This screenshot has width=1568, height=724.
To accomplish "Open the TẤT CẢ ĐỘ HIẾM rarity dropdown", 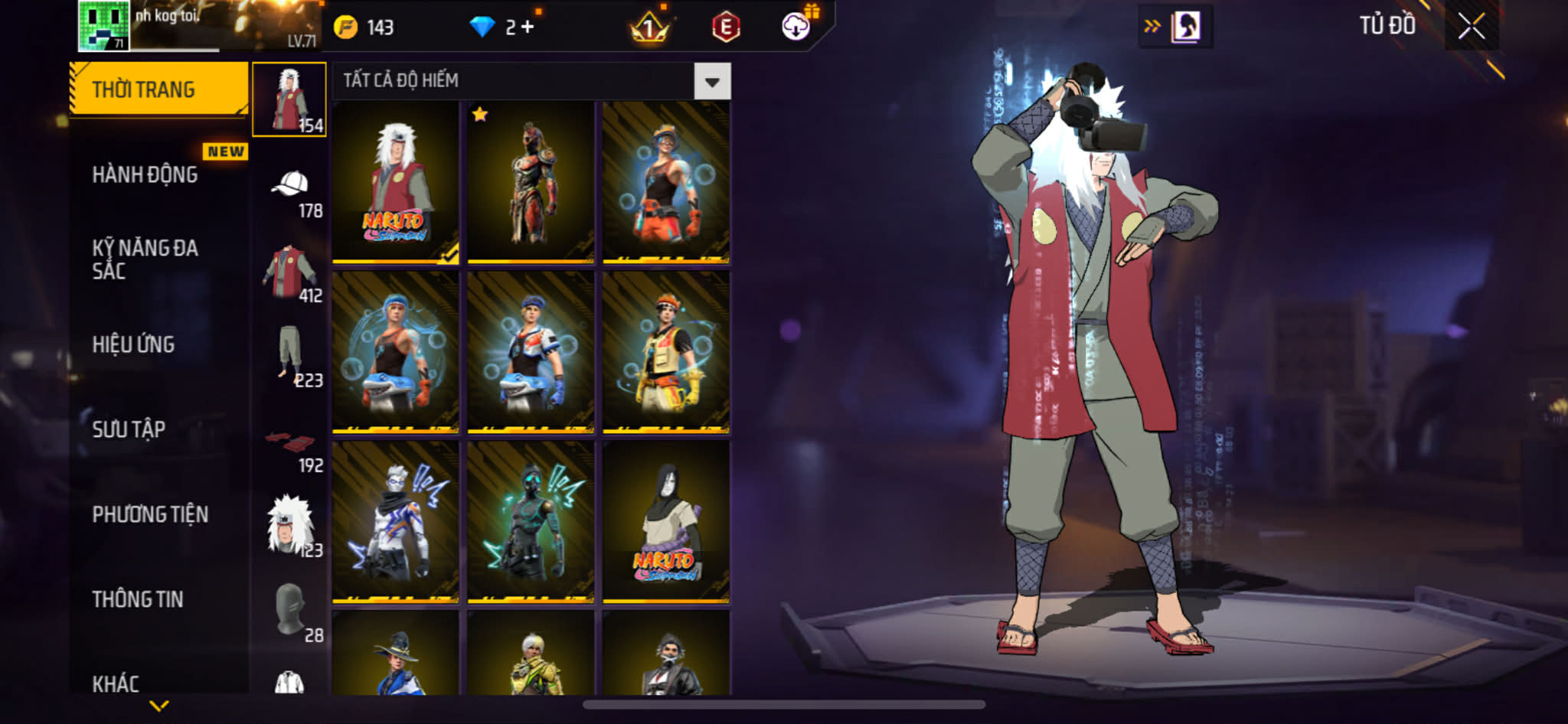I will [x=712, y=81].
